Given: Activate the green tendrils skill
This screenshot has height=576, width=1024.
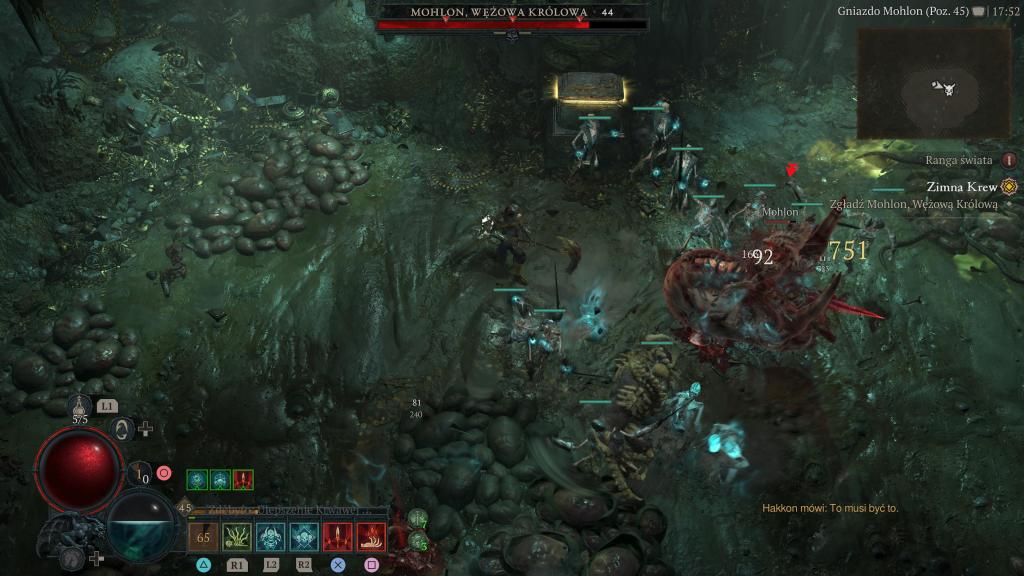Looking at the screenshot, I should click(x=237, y=537).
